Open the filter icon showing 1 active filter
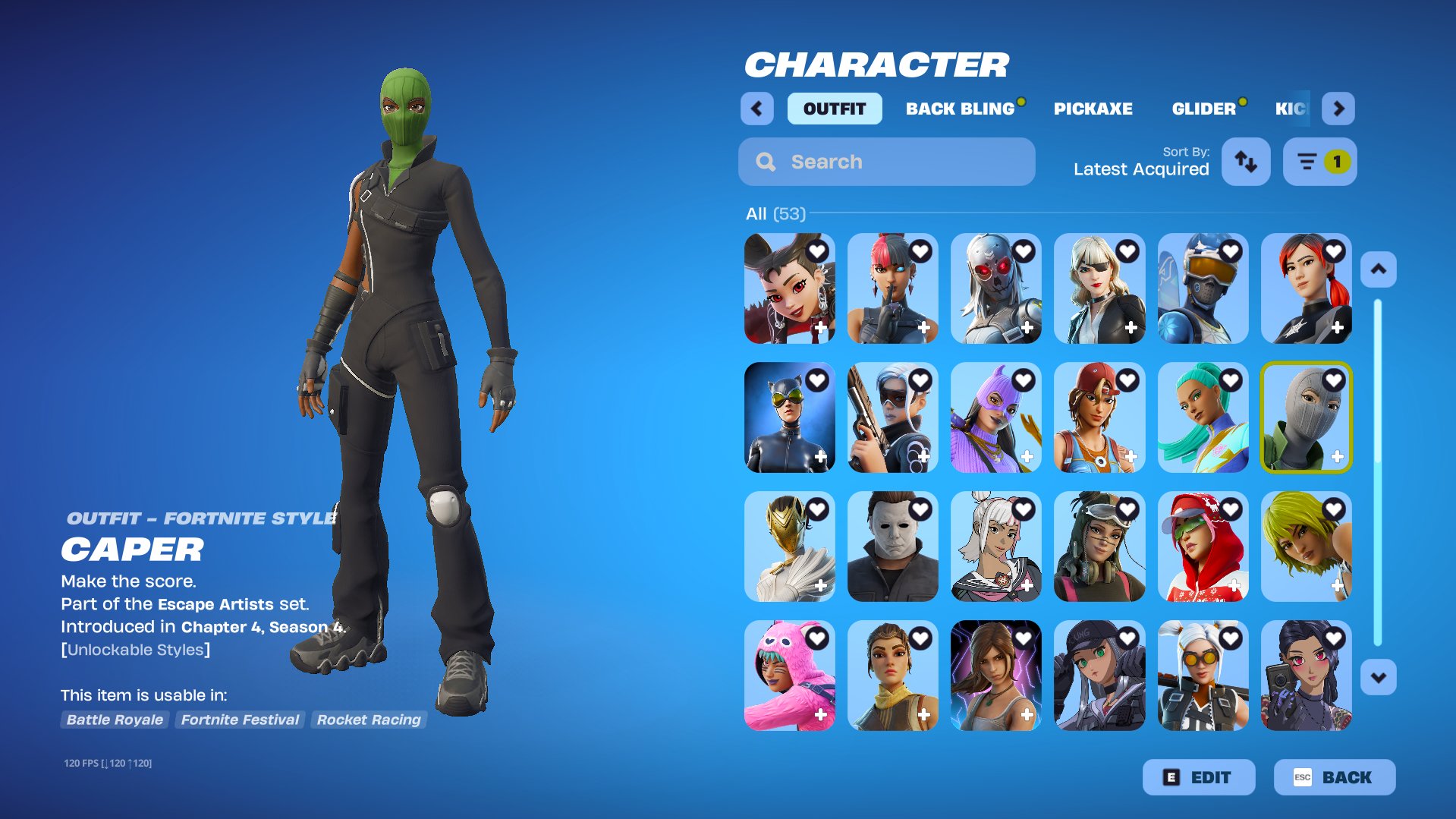This screenshot has height=819, width=1456. [1318, 161]
